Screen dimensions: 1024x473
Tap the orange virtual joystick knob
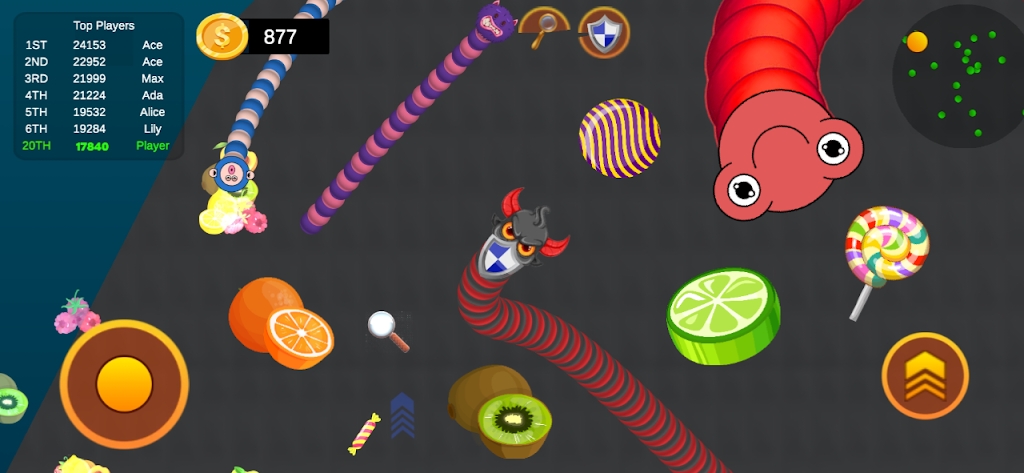tap(124, 382)
